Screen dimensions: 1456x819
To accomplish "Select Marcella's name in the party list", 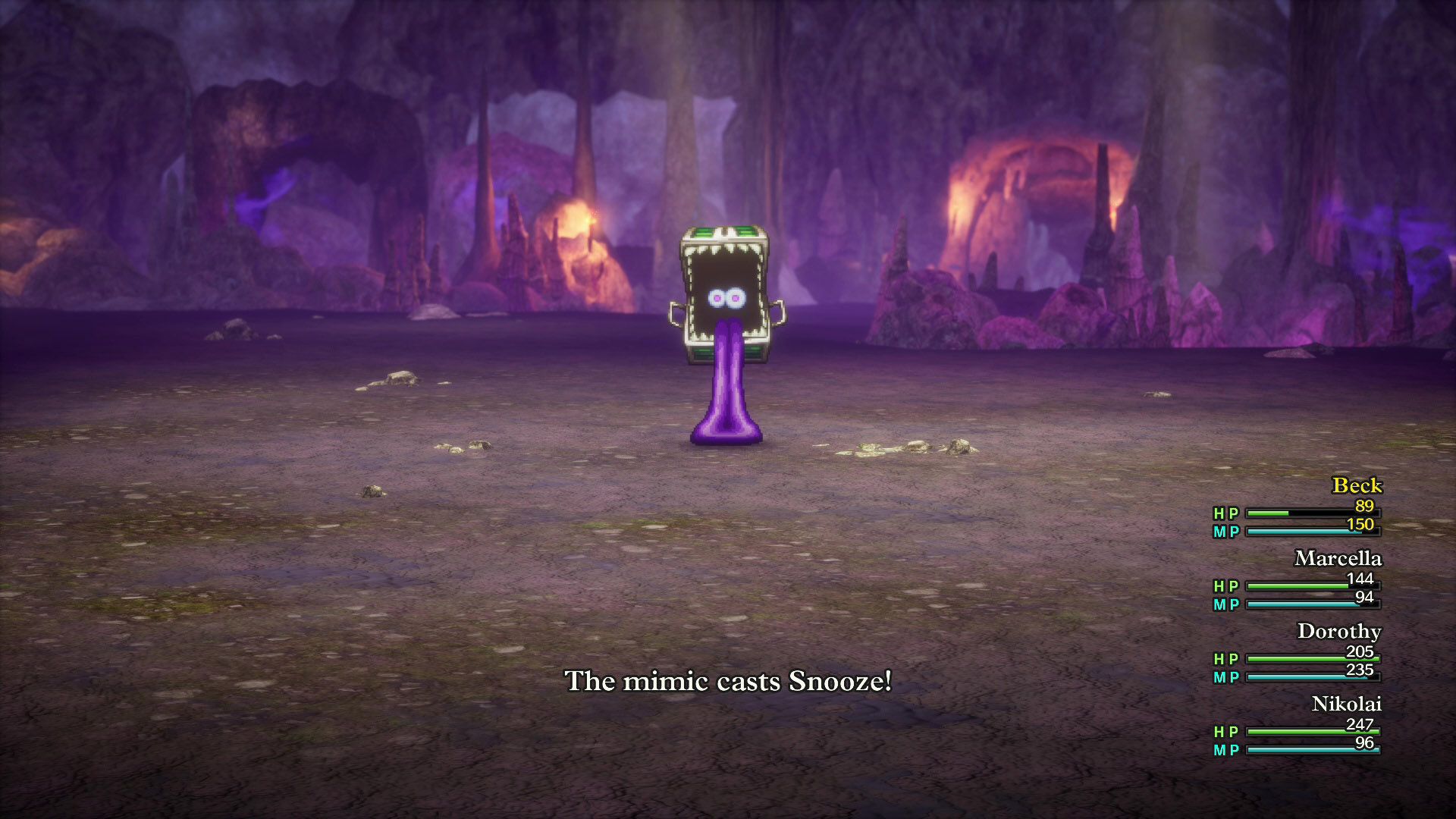I will tap(1338, 559).
